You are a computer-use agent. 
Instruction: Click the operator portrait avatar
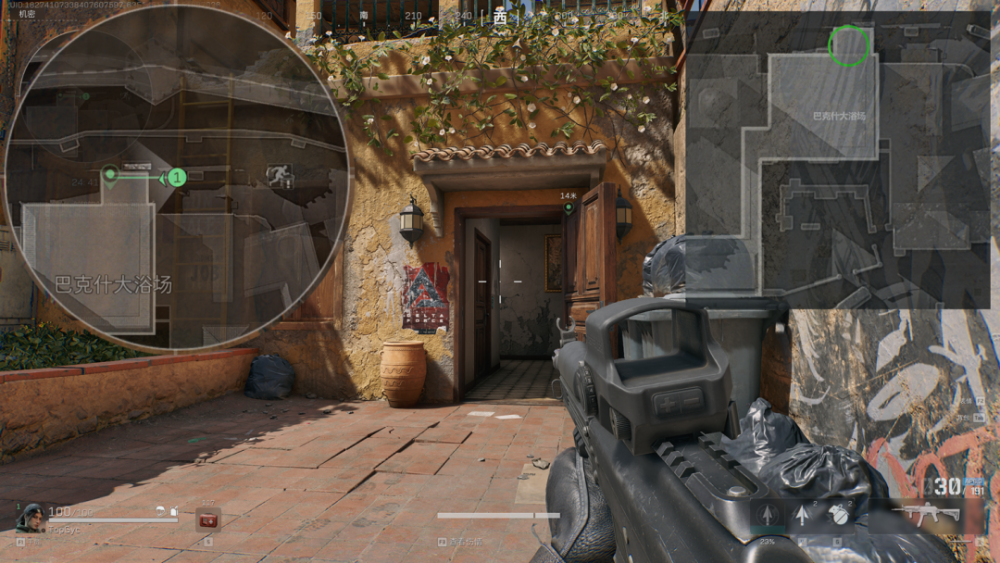pyautogui.click(x=30, y=517)
